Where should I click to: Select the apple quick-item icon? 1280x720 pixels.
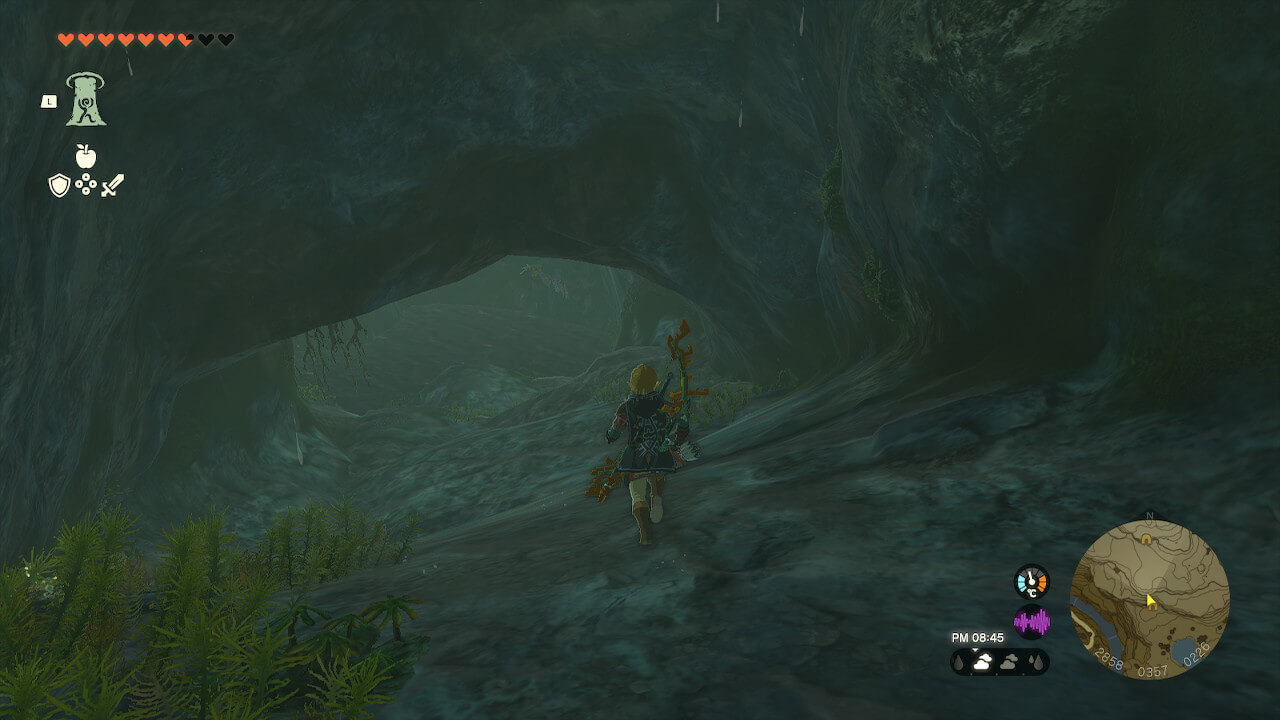click(86, 156)
